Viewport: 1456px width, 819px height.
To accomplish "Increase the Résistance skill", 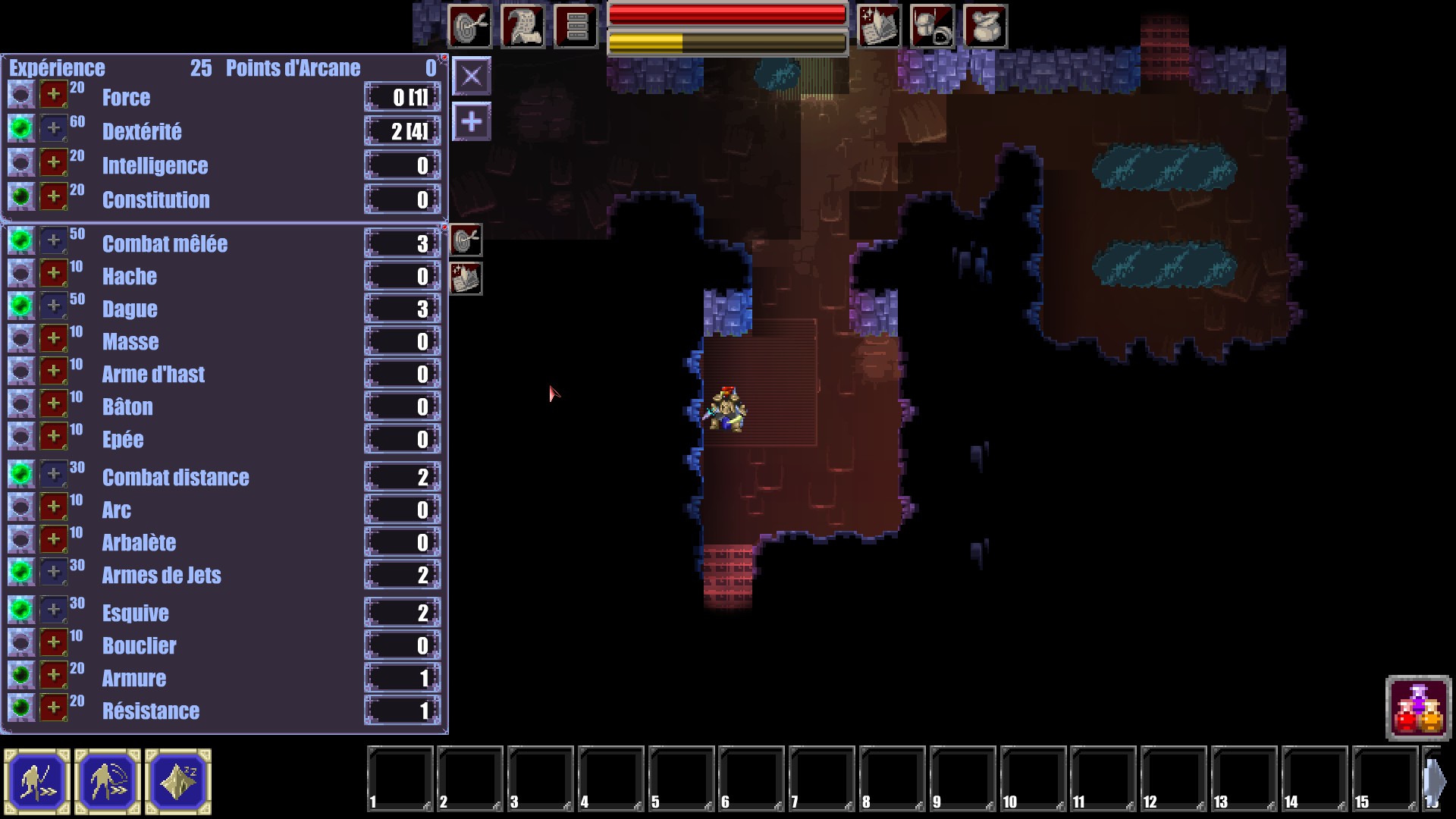I will 53,708.
